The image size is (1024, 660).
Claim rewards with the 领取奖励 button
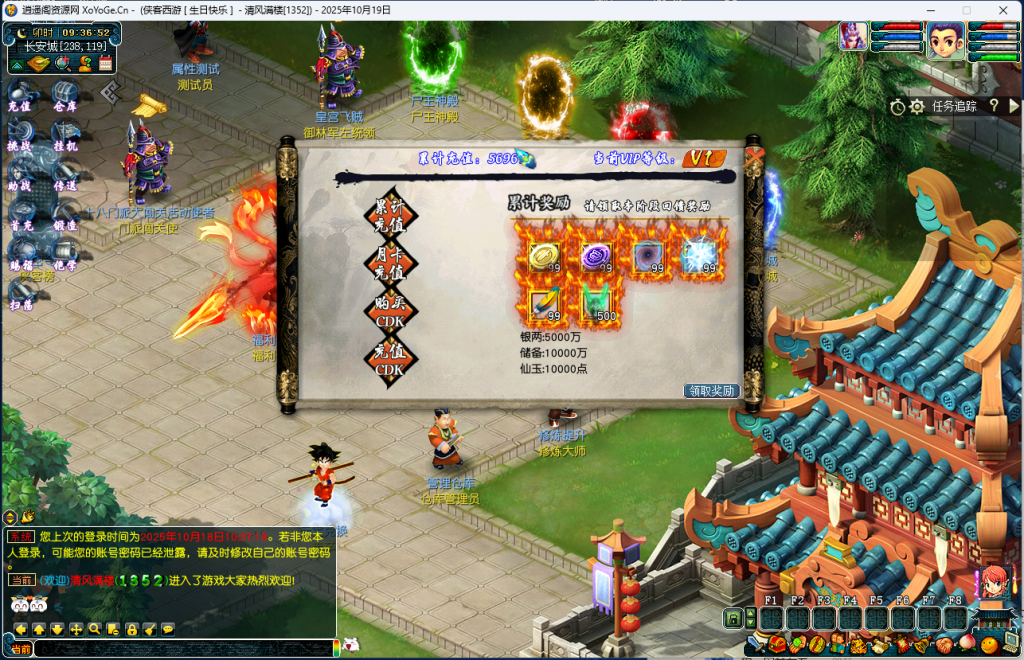[711, 391]
